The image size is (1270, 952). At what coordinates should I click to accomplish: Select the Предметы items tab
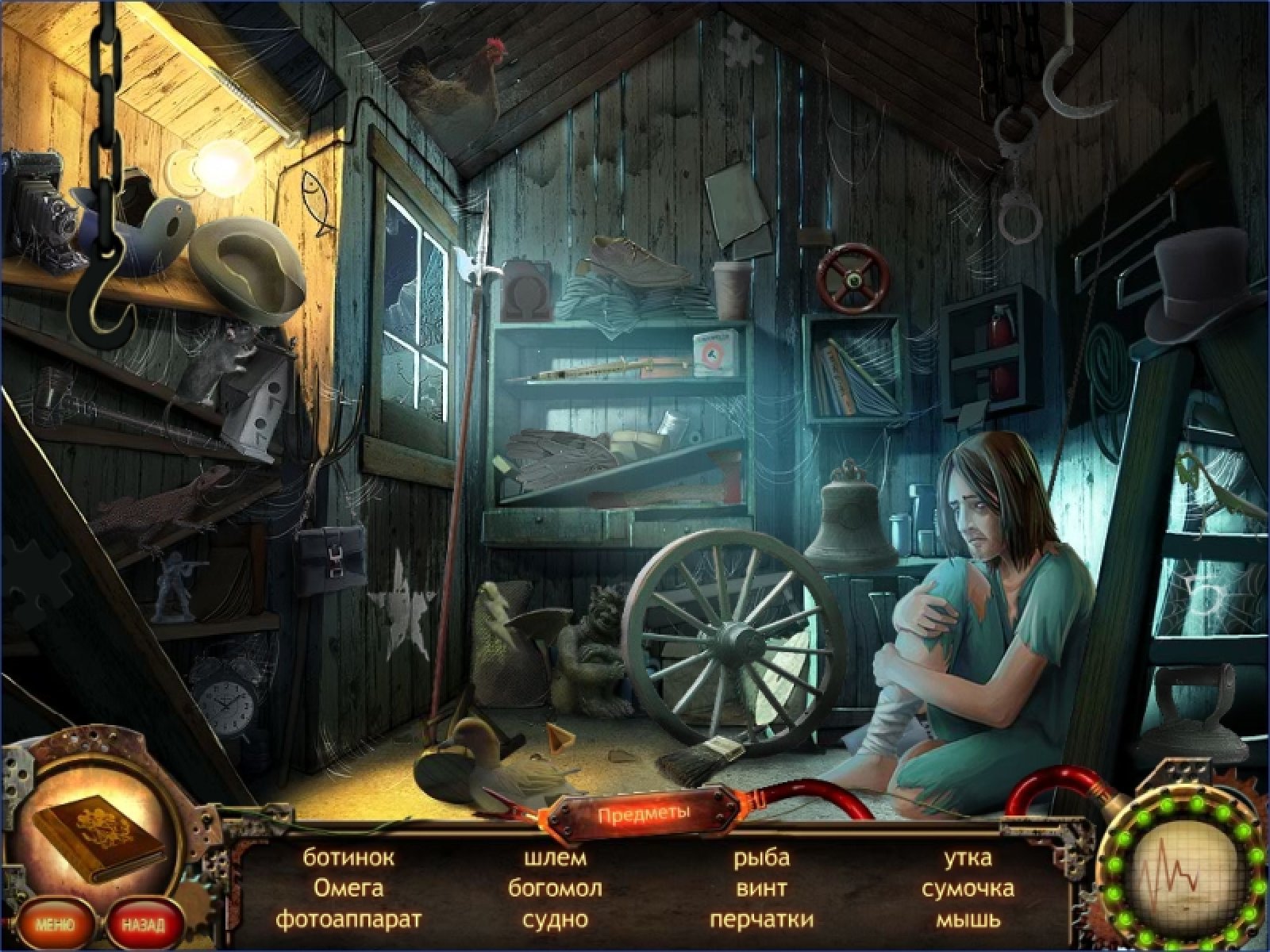pos(644,815)
